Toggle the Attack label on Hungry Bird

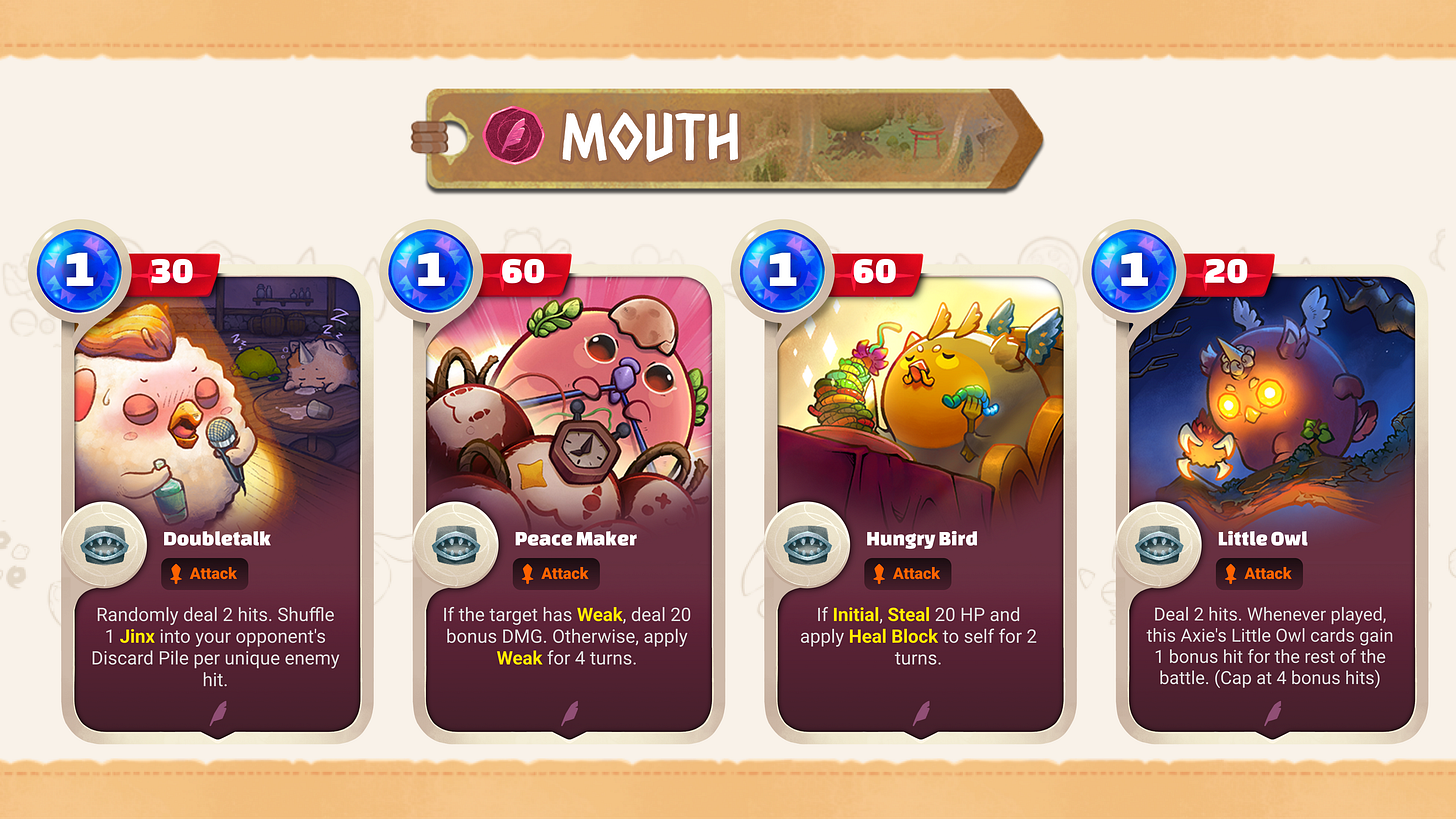908,573
